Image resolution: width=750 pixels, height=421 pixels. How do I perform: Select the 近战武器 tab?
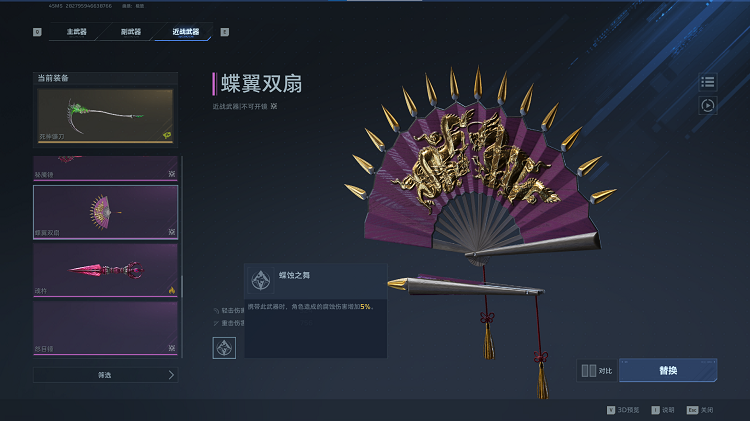(x=185, y=32)
